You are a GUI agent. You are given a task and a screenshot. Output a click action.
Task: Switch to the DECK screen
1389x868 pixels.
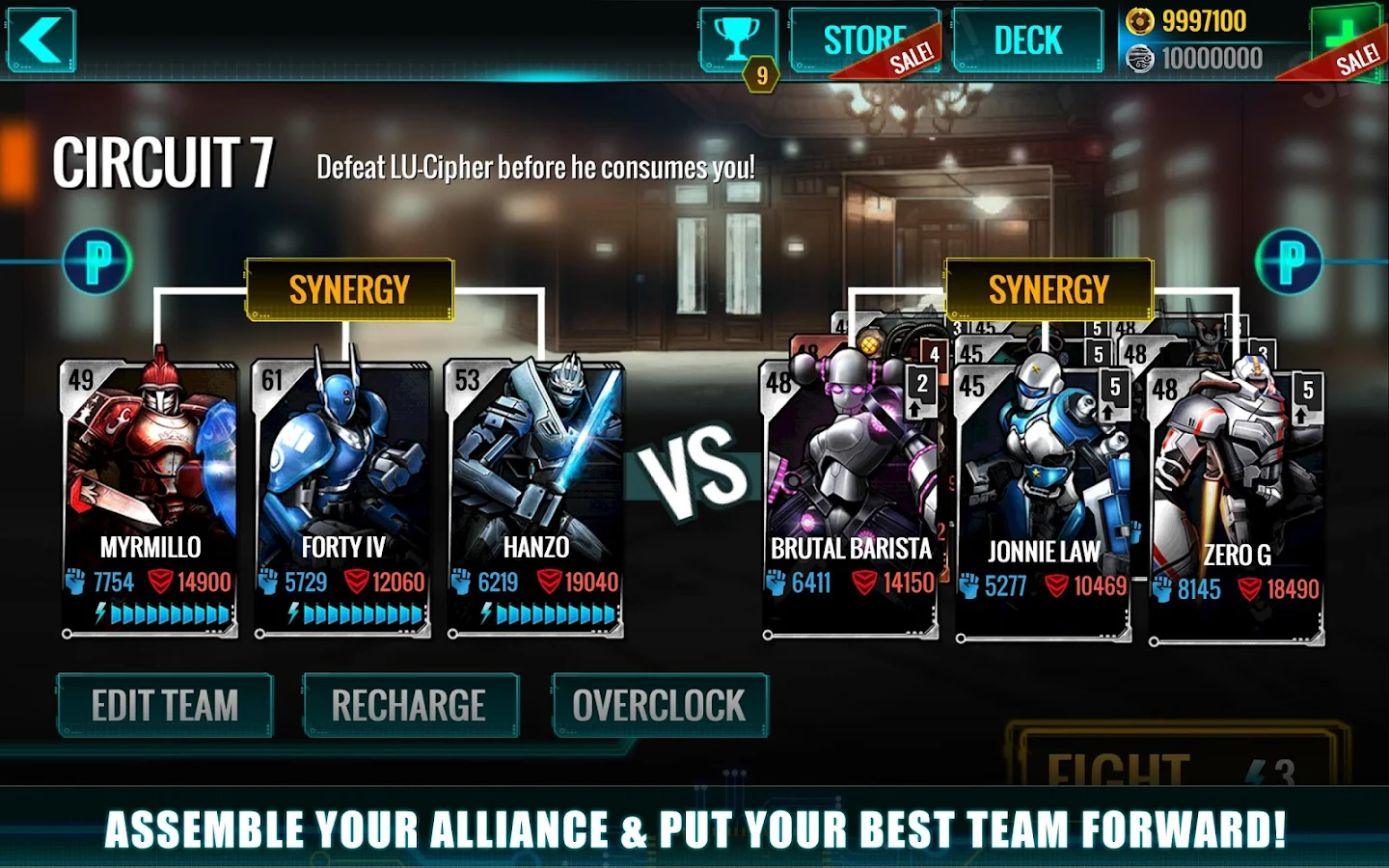(x=1027, y=40)
